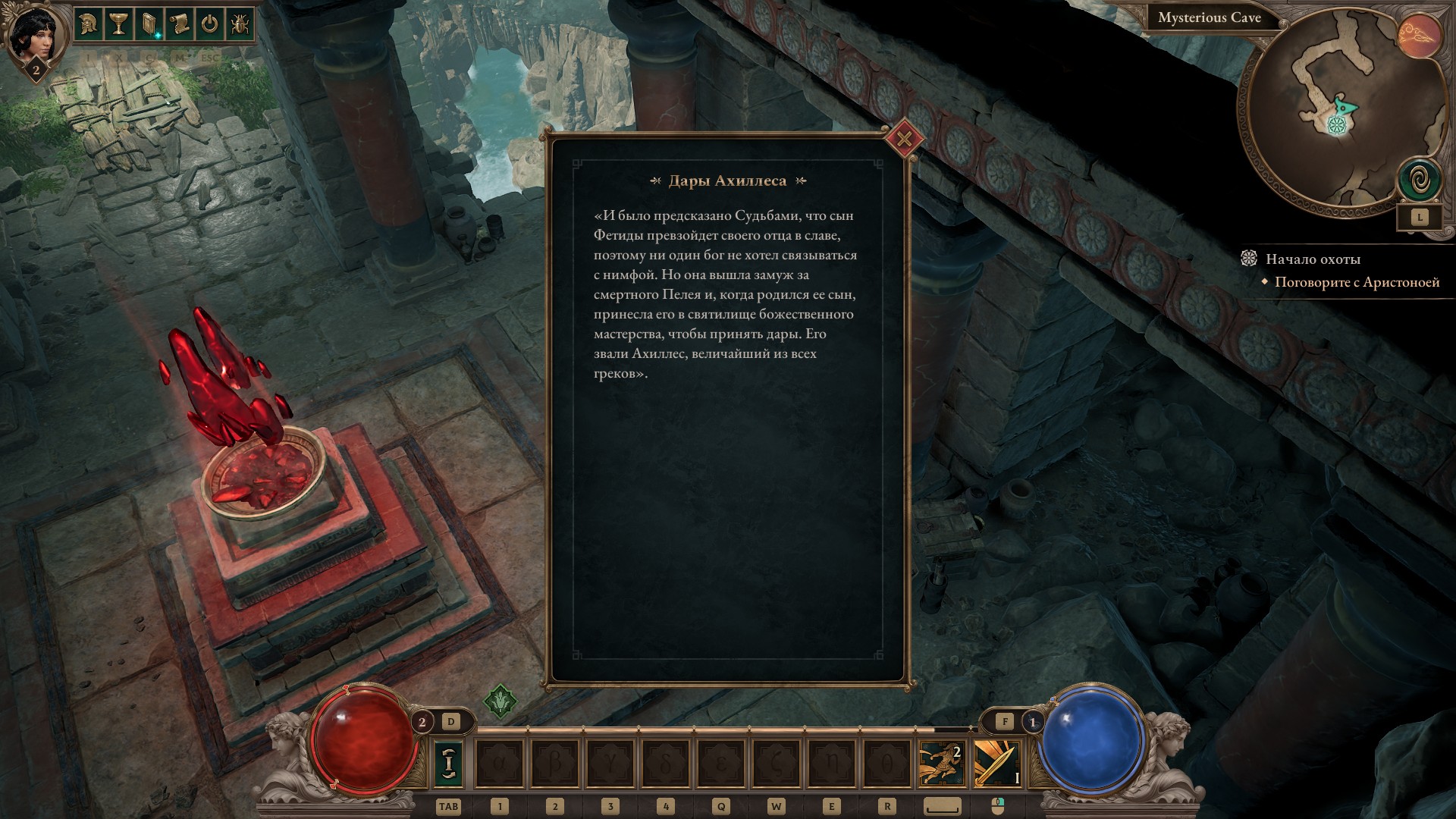Click the weapon swap arrows slot
Screen dimensions: 1456x819
pos(448,764)
